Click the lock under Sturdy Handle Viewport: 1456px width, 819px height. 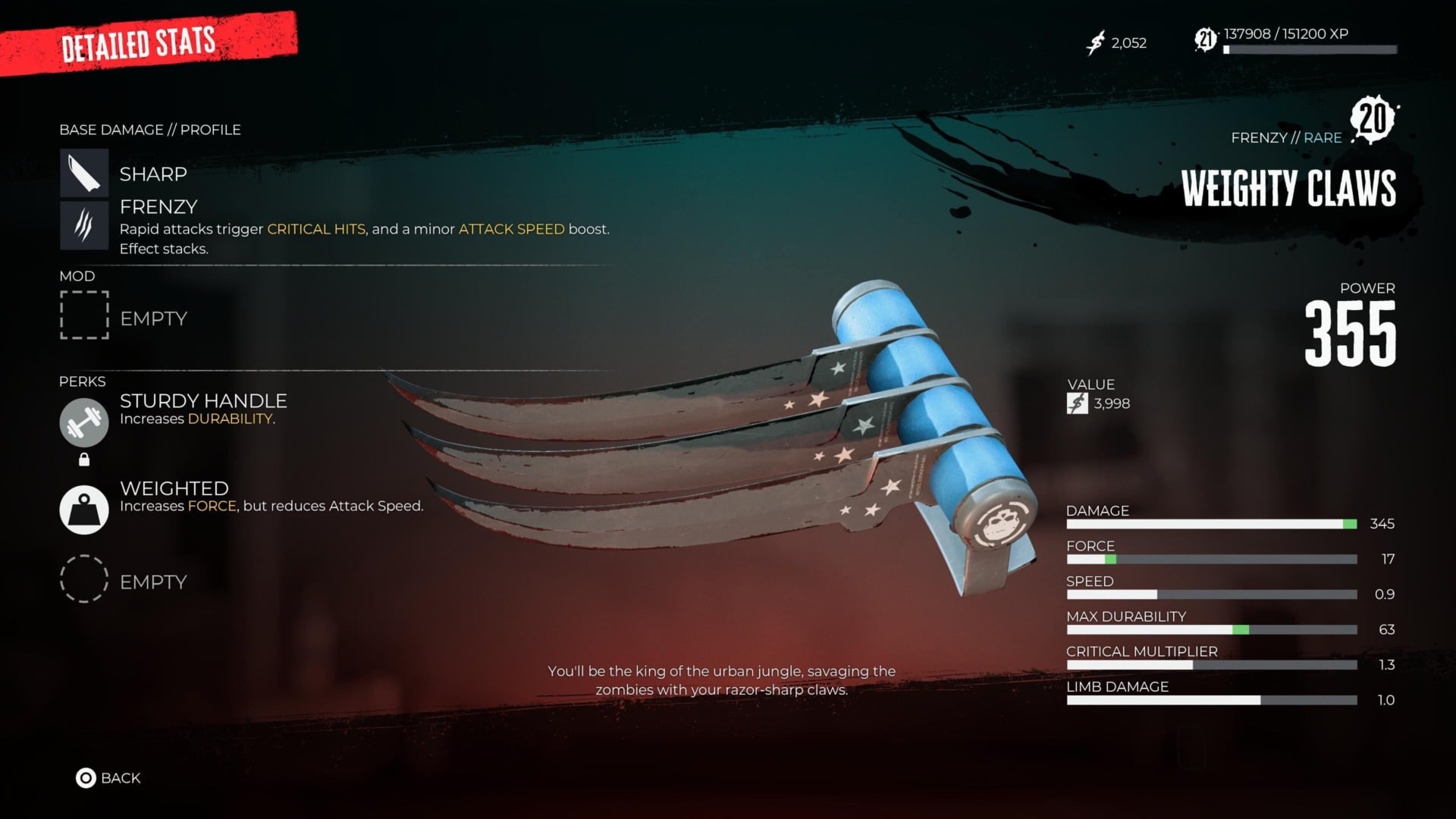(83, 458)
